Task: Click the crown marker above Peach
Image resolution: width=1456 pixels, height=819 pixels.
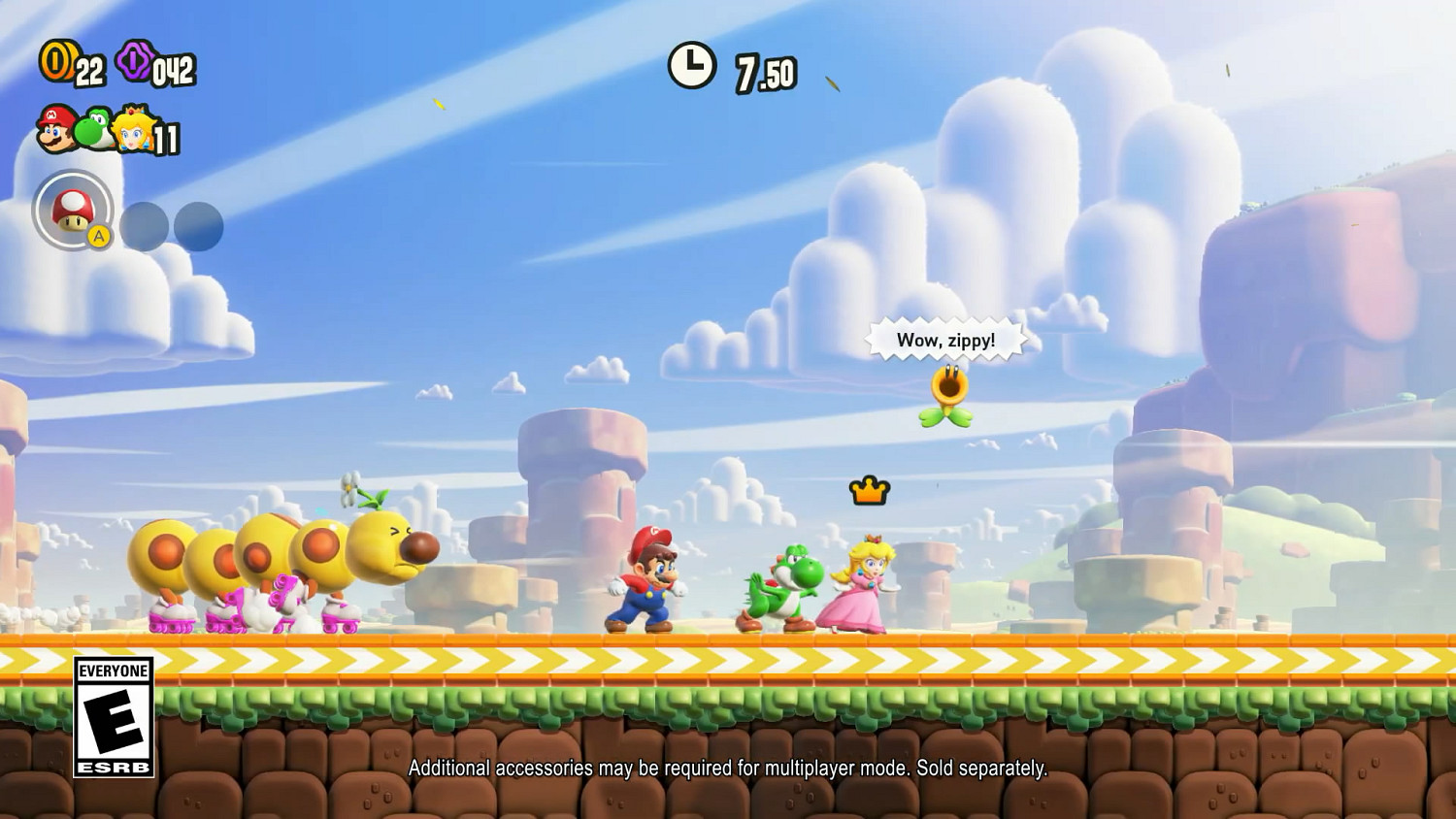Action: (x=869, y=491)
